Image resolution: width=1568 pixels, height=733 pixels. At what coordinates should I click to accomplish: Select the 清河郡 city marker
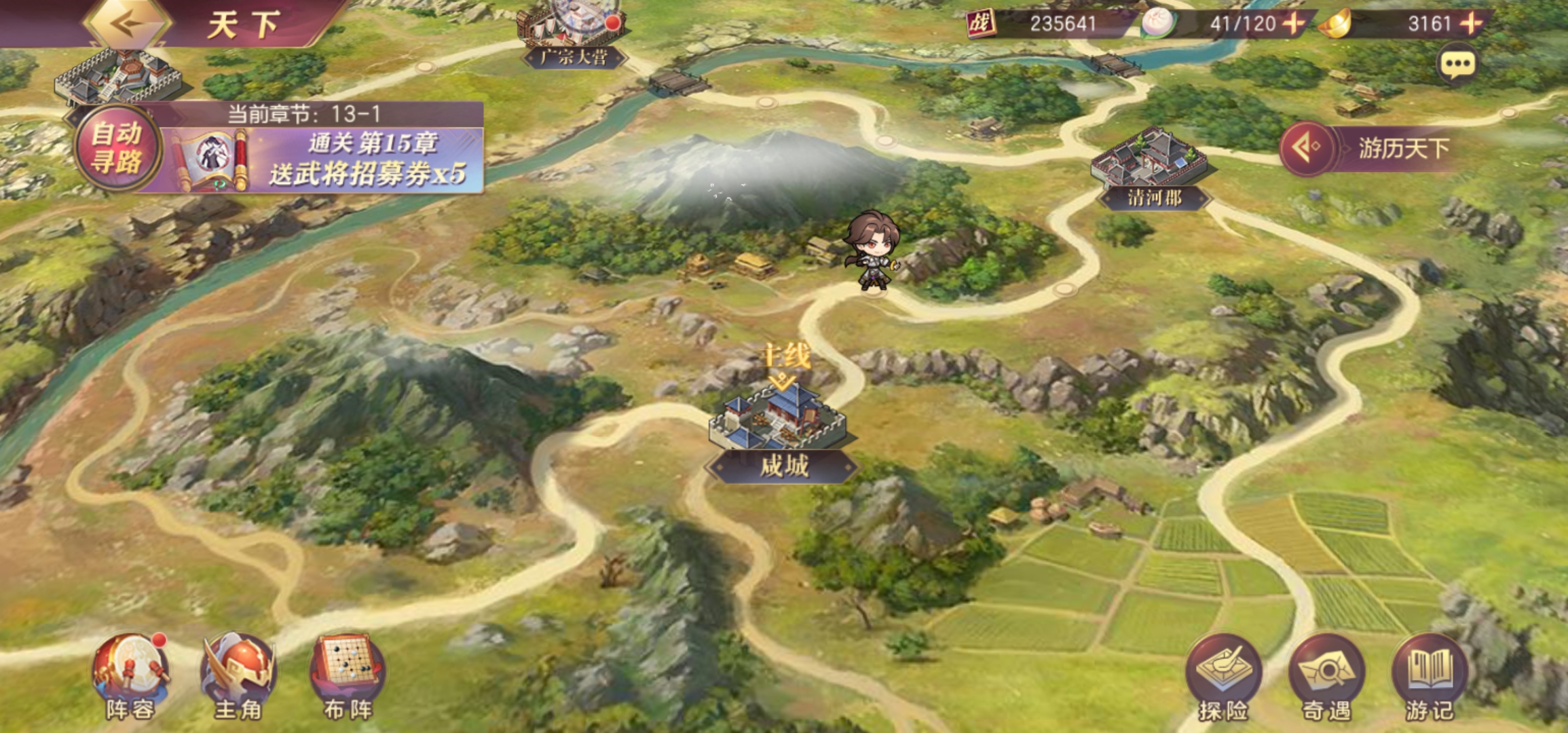pyautogui.click(x=1151, y=168)
